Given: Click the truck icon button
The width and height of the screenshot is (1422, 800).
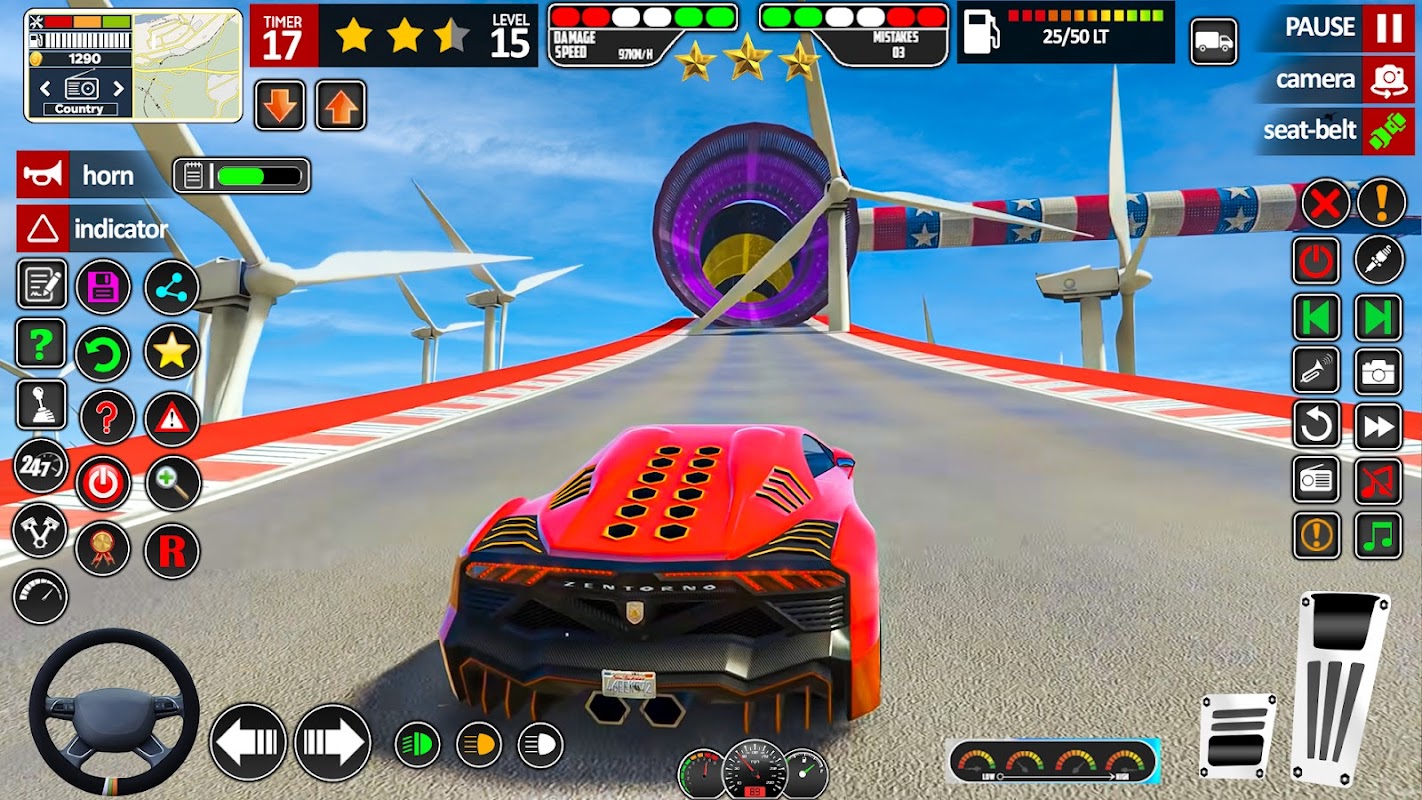Looking at the screenshot, I should click(x=1214, y=42).
